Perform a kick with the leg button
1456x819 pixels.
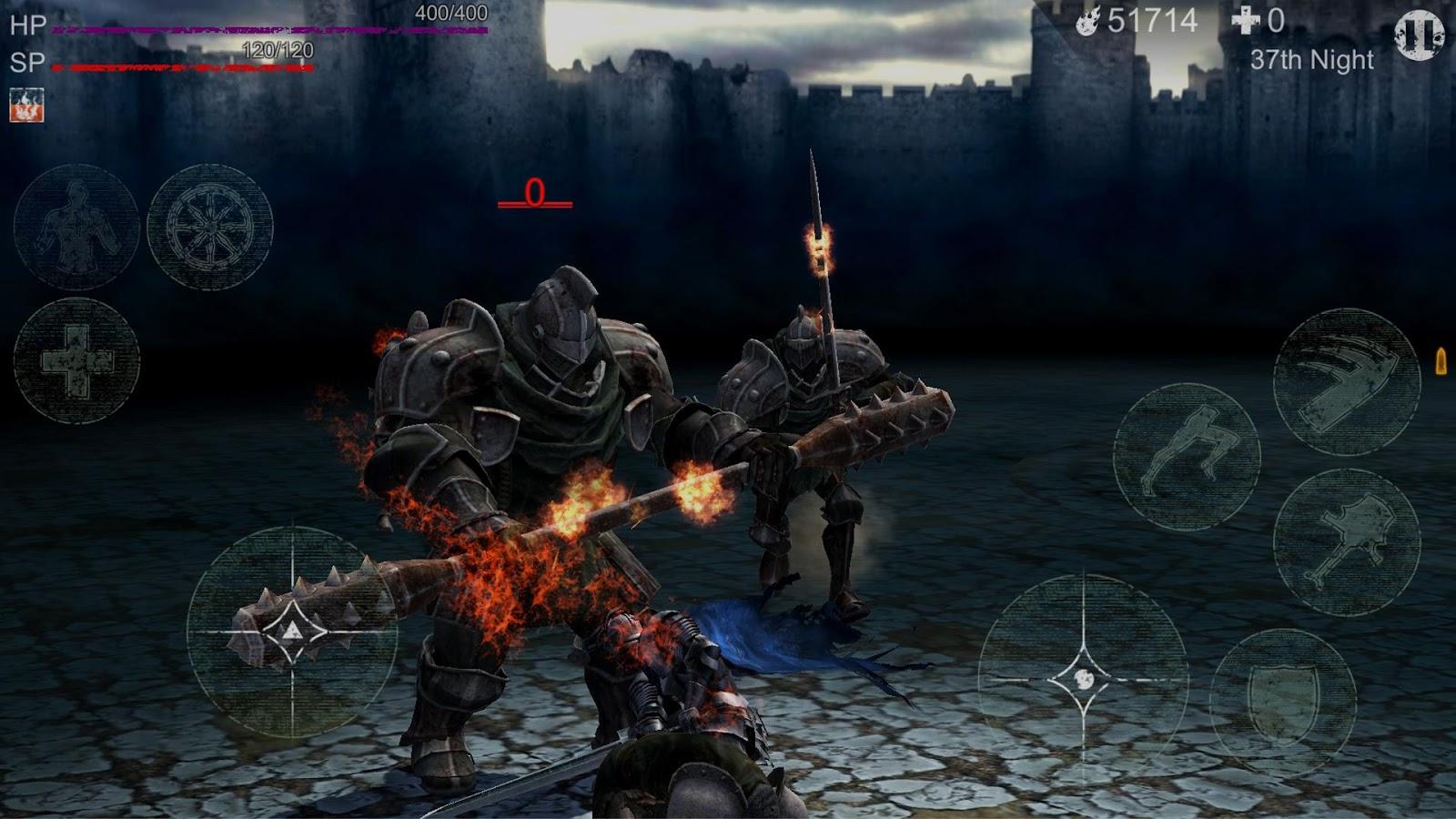pos(1187,456)
